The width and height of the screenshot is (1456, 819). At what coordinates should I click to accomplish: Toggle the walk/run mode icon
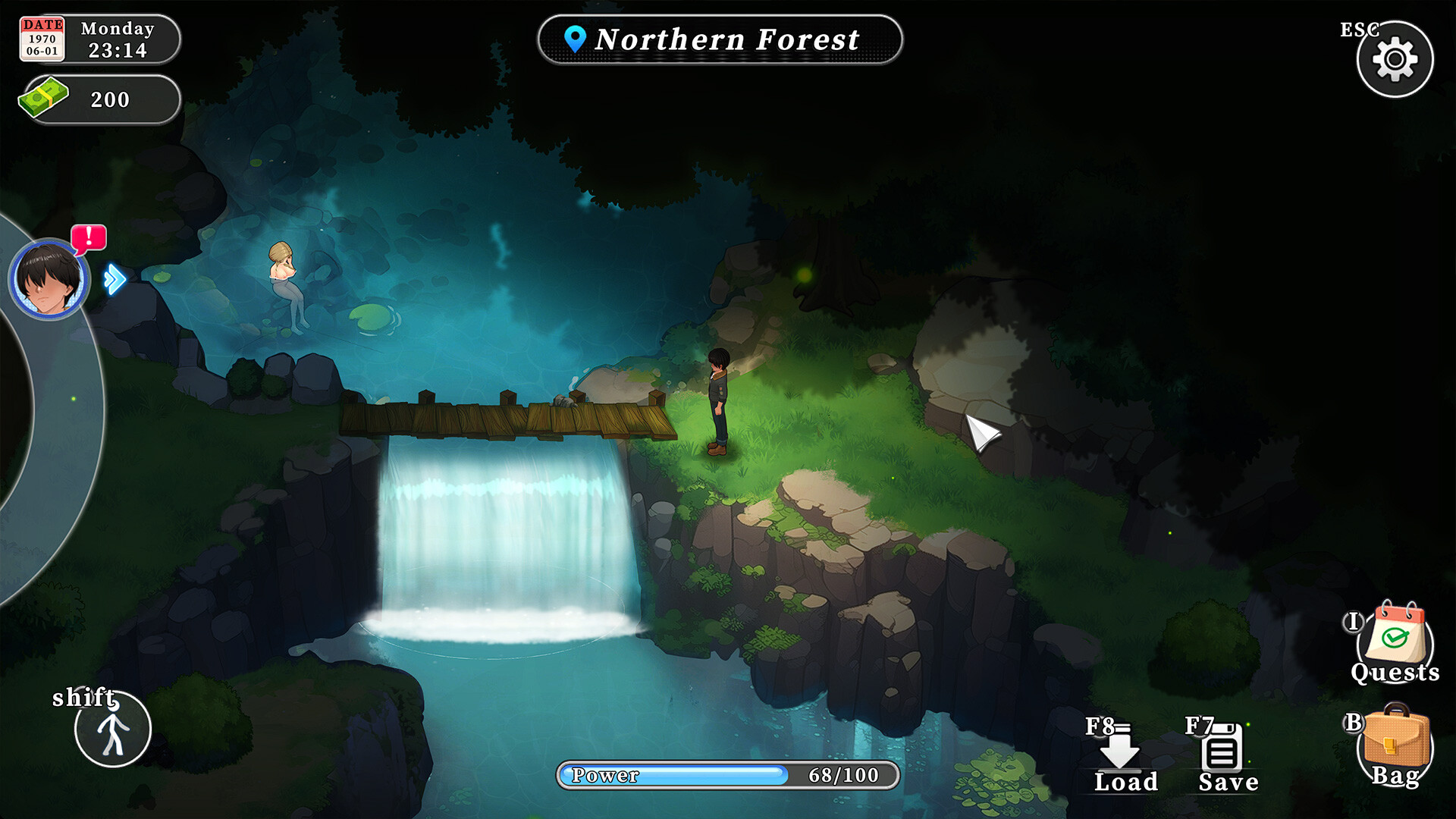point(113,730)
